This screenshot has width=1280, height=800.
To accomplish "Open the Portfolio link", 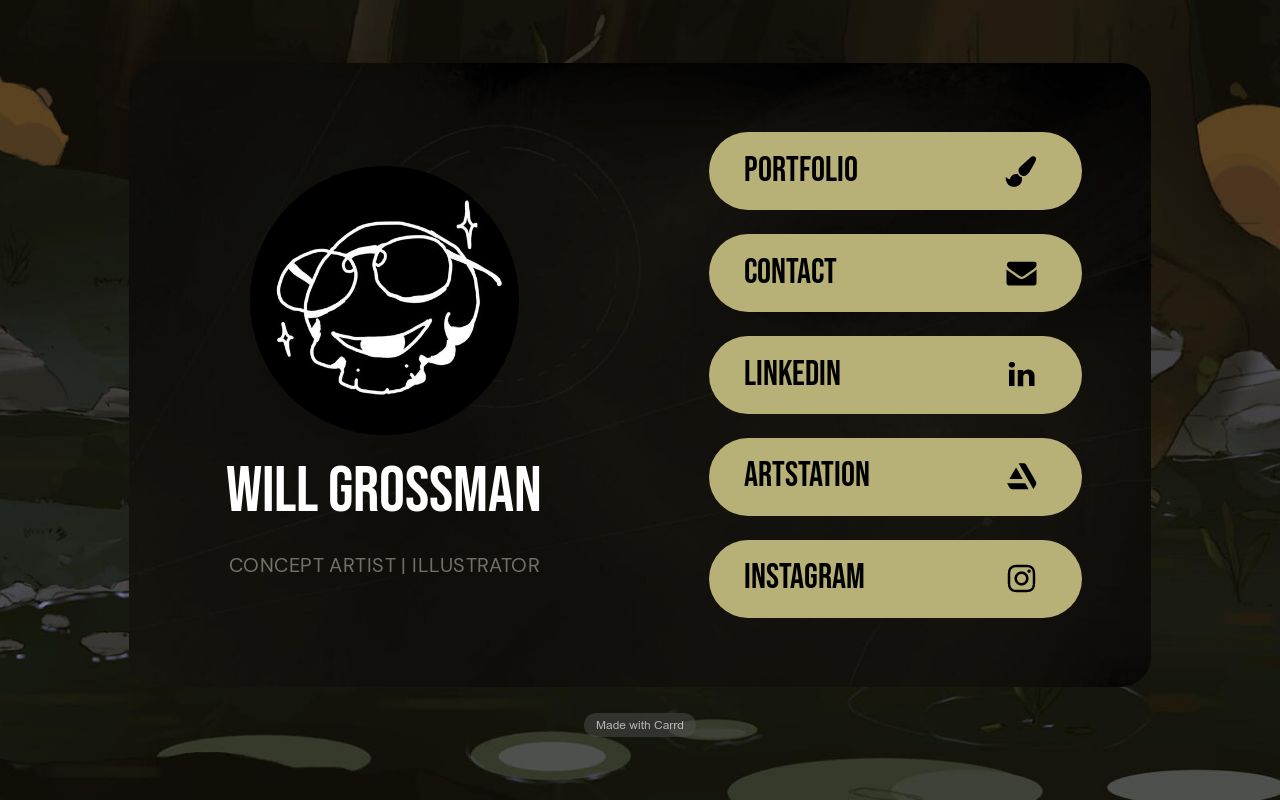I will 895,170.
